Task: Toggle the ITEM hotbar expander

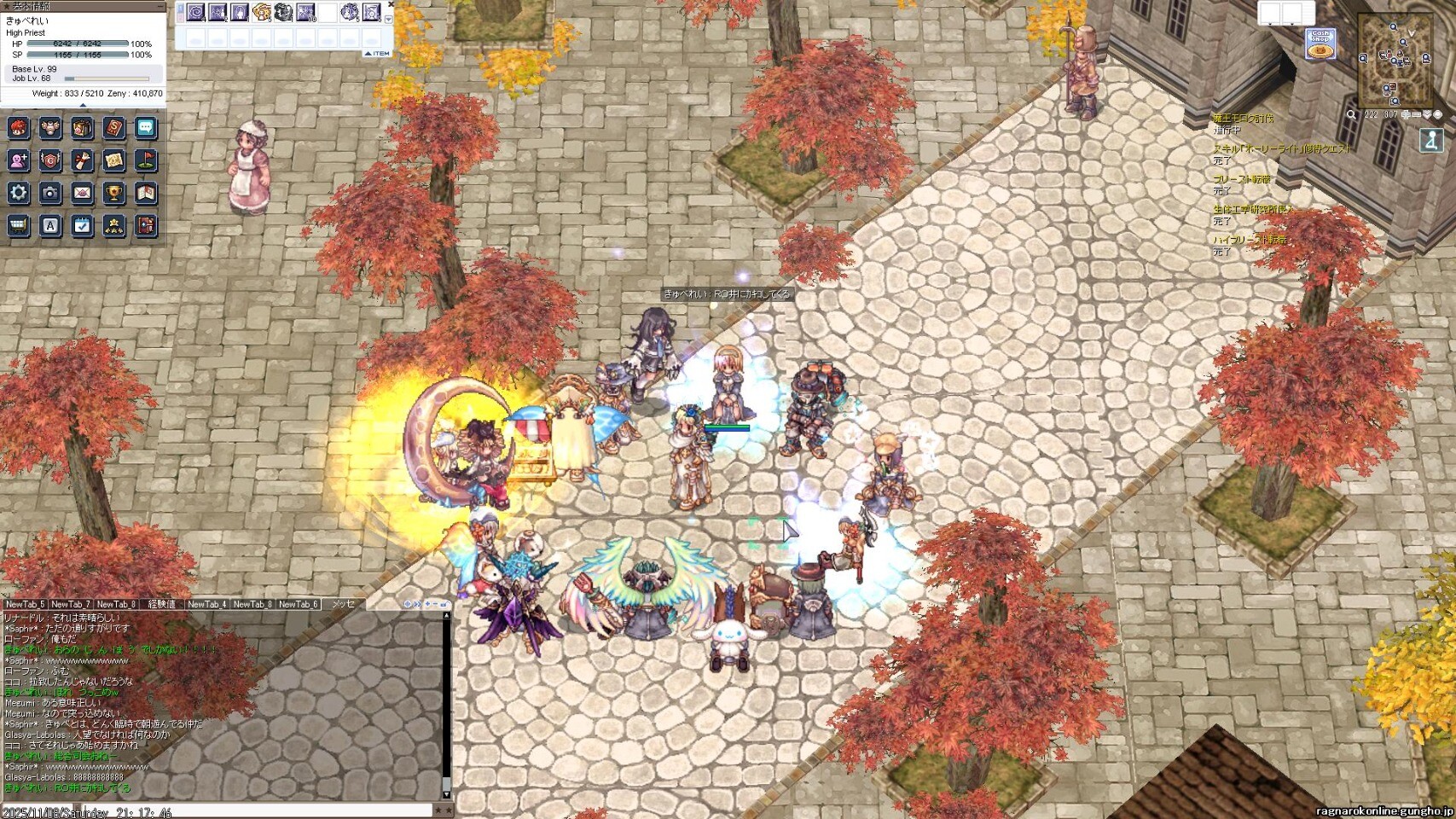Action: click(x=377, y=53)
